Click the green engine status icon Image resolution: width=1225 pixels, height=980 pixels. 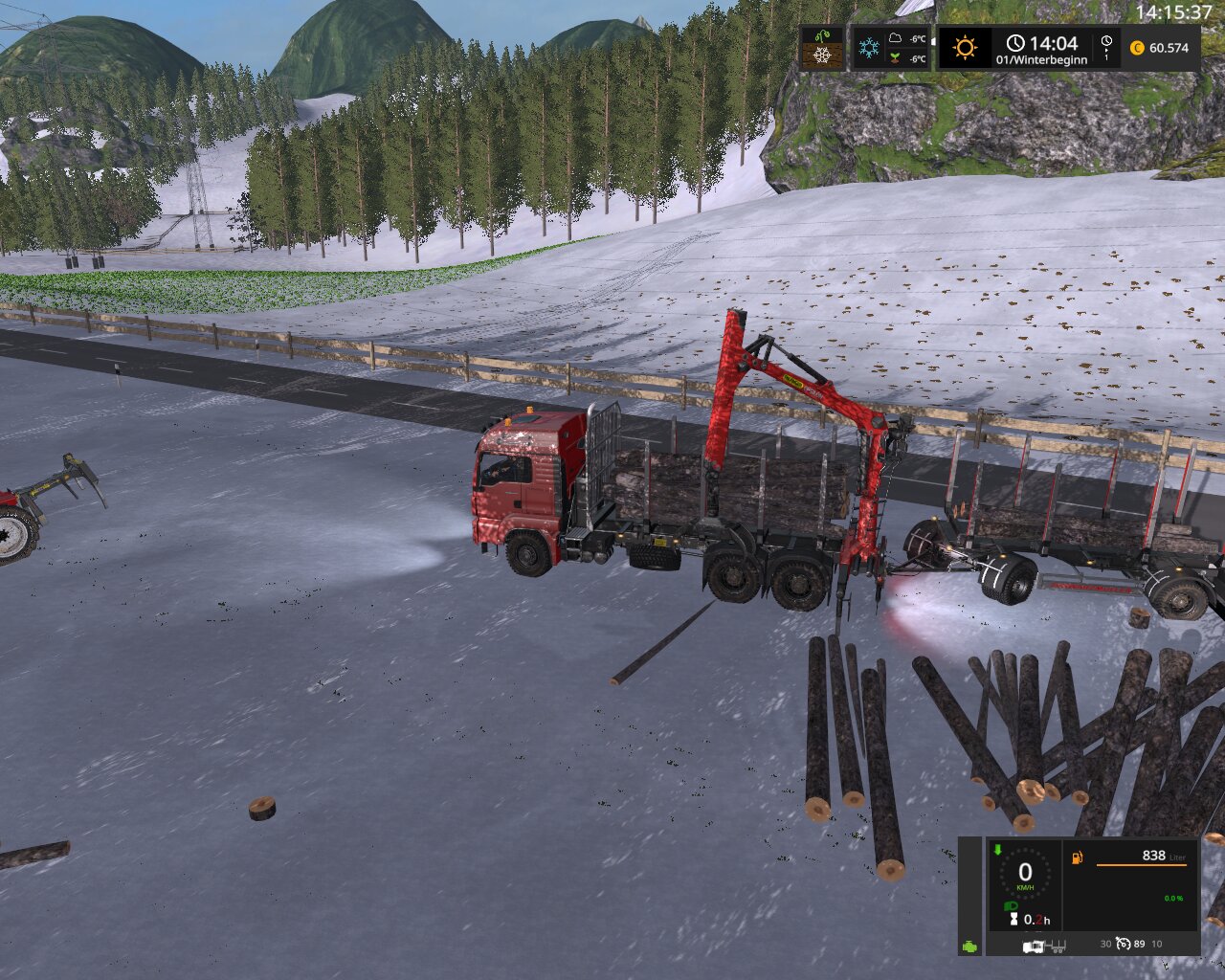pyautogui.click(x=970, y=945)
